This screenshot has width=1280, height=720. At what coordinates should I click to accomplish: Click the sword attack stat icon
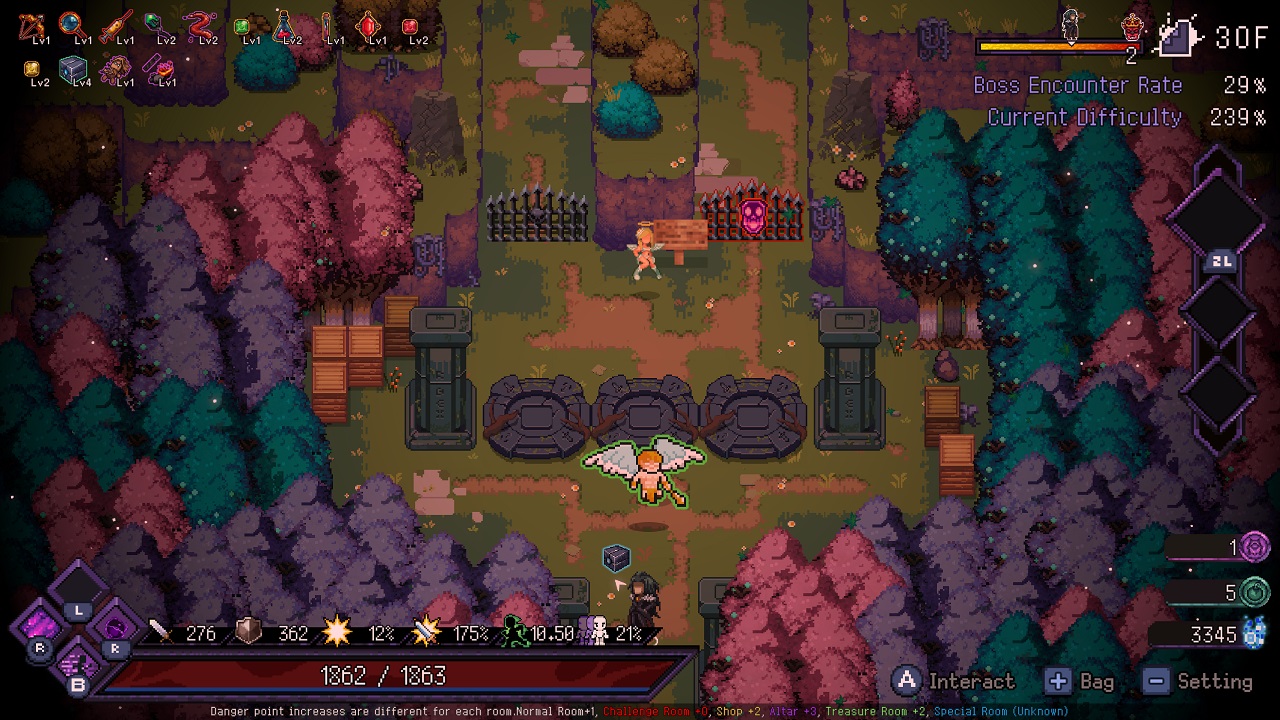pyautogui.click(x=160, y=632)
